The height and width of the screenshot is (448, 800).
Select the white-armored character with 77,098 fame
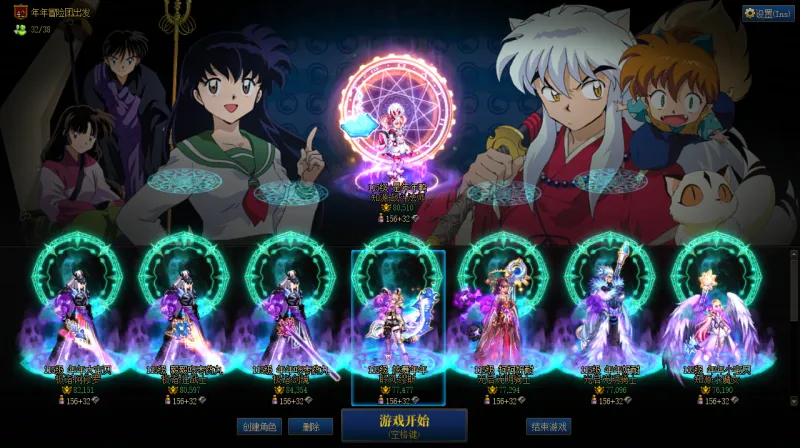click(610, 320)
